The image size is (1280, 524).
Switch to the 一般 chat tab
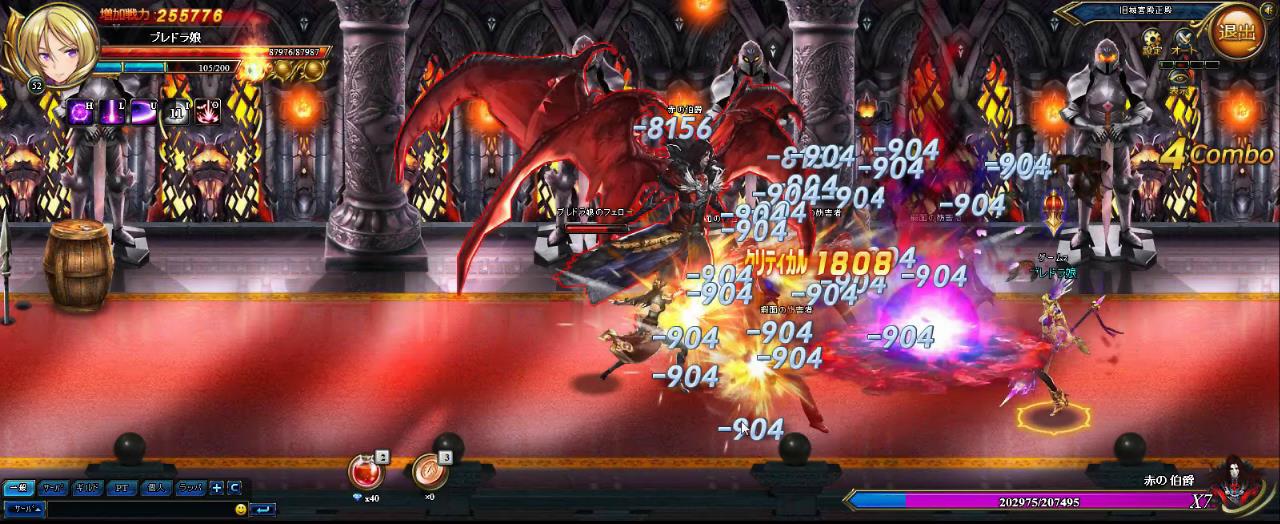coord(18,488)
